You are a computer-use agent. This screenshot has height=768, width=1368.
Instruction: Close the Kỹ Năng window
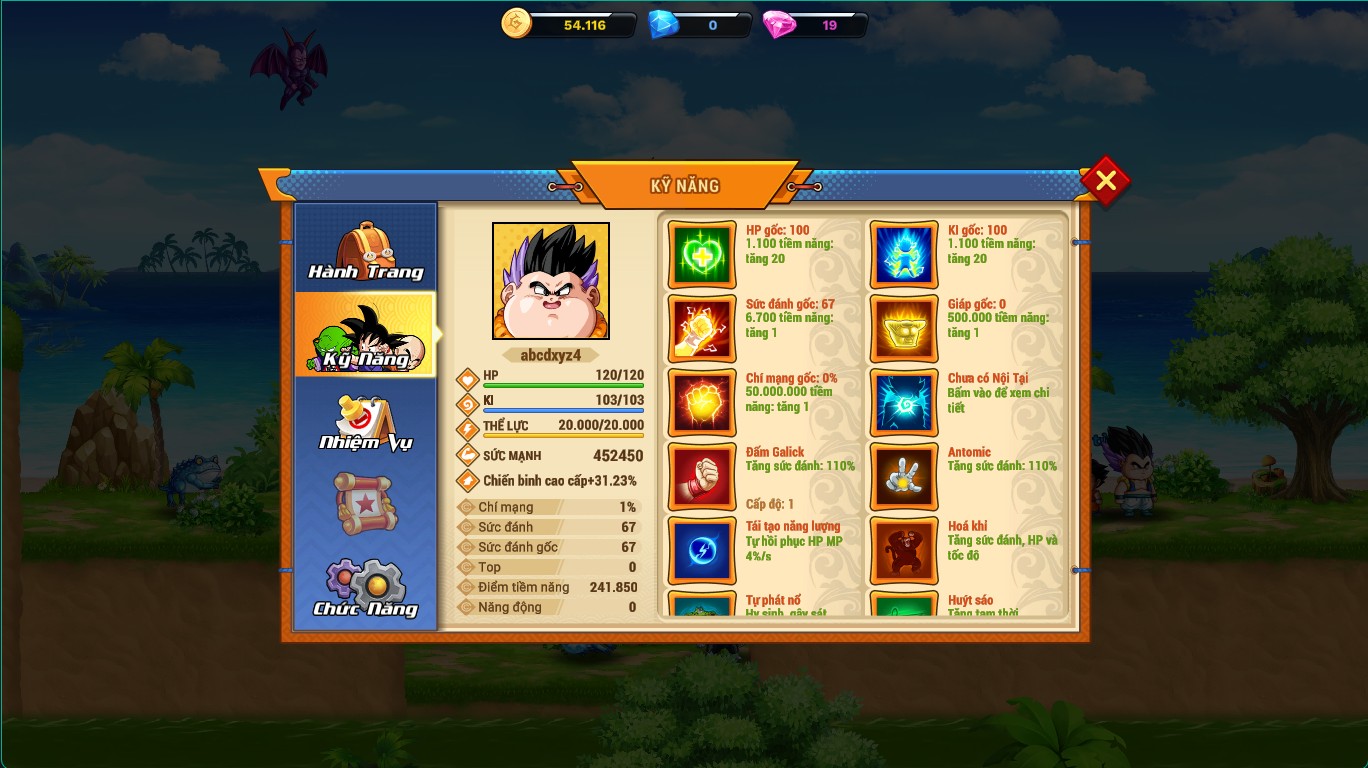(x=1105, y=181)
